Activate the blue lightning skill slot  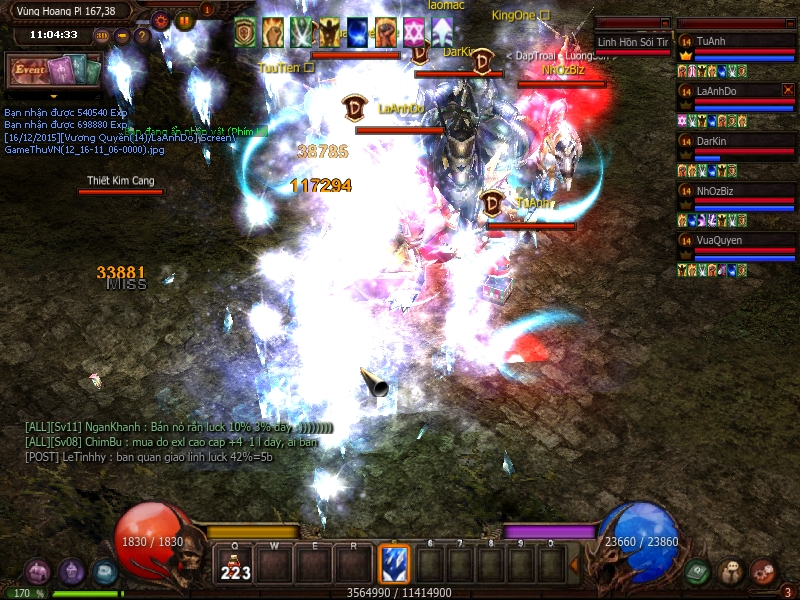394,564
